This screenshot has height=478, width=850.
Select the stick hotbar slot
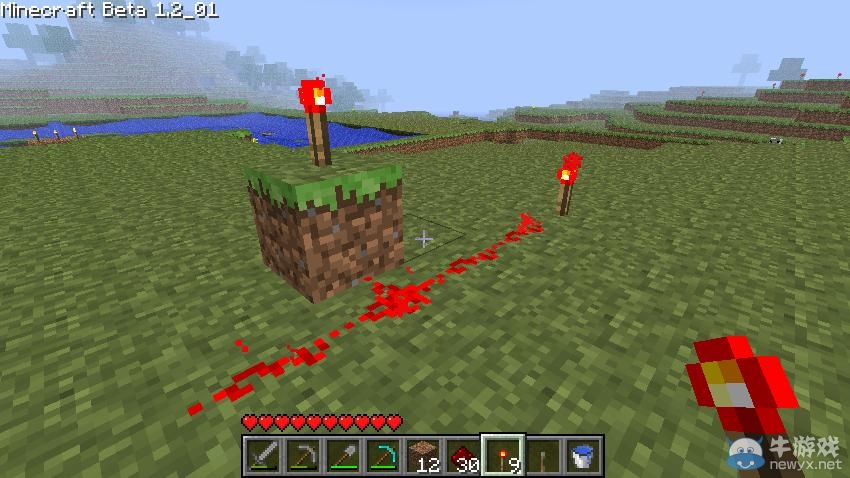542,455
